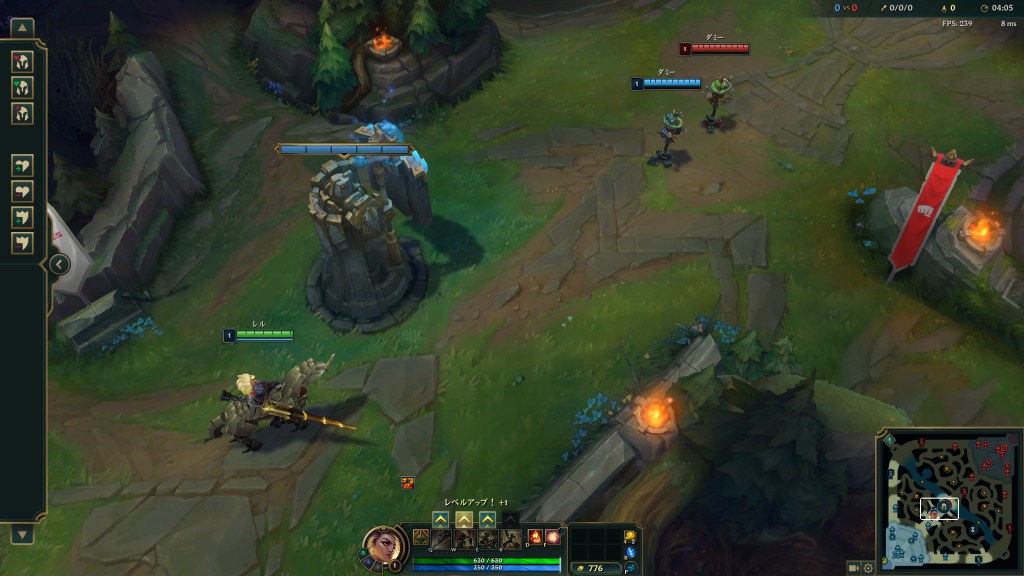The height and width of the screenshot is (576, 1024).
Task: Level up the Q ability
Action: point(440,519)
